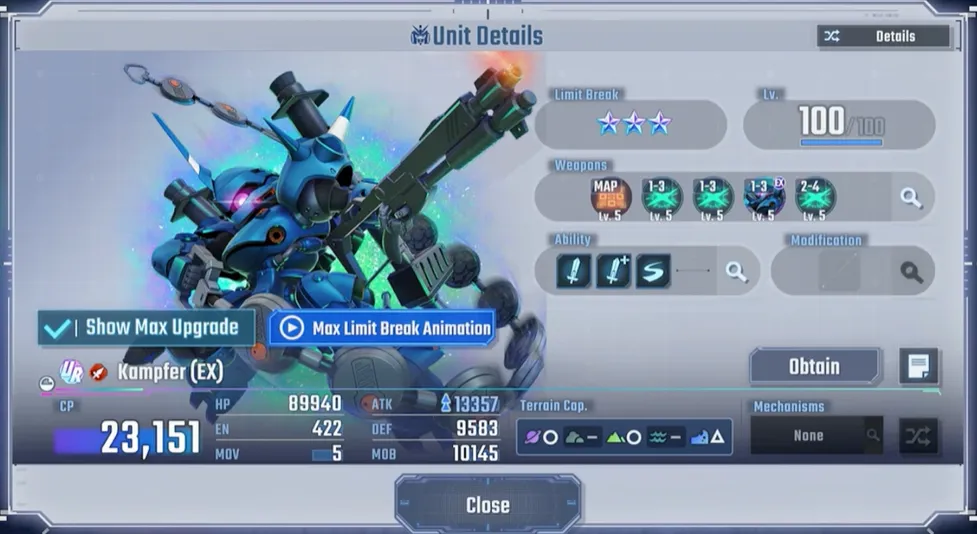
Task: Play the Max Limit Break Animation
Action: 382,328
